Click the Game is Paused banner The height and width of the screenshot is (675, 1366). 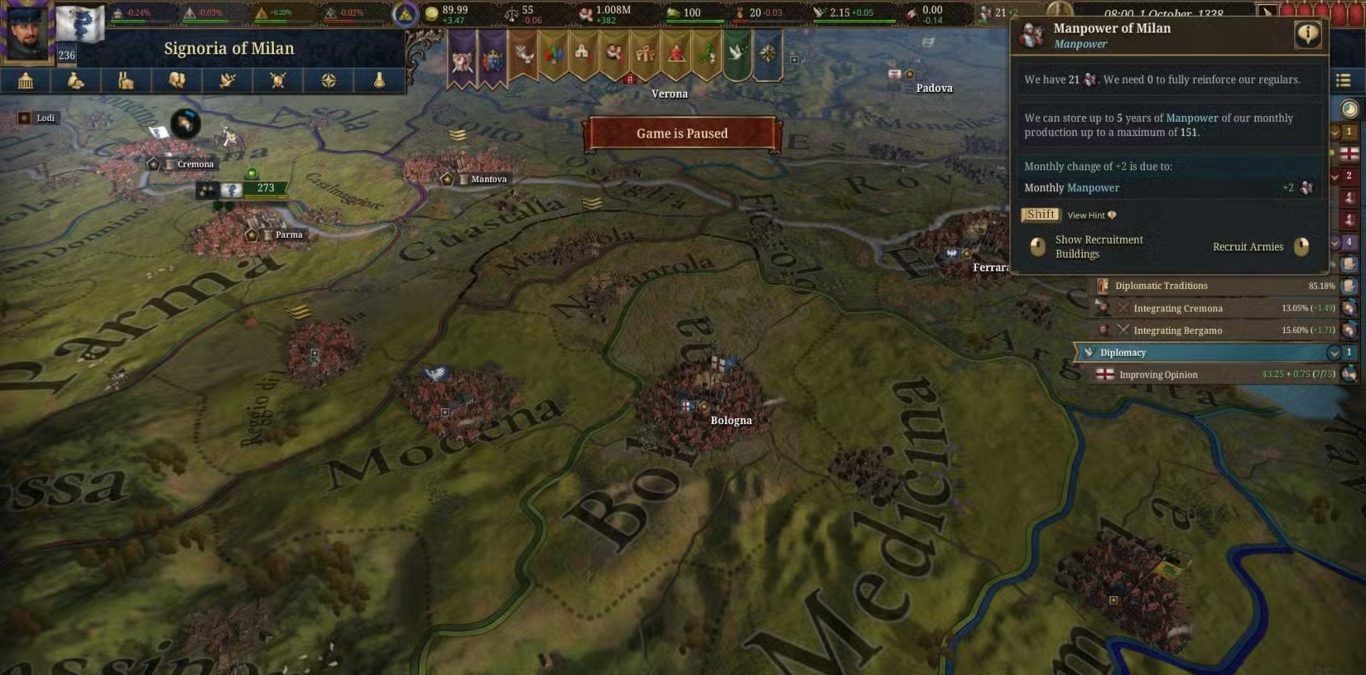pyautogui.click(x=682, y=134)
